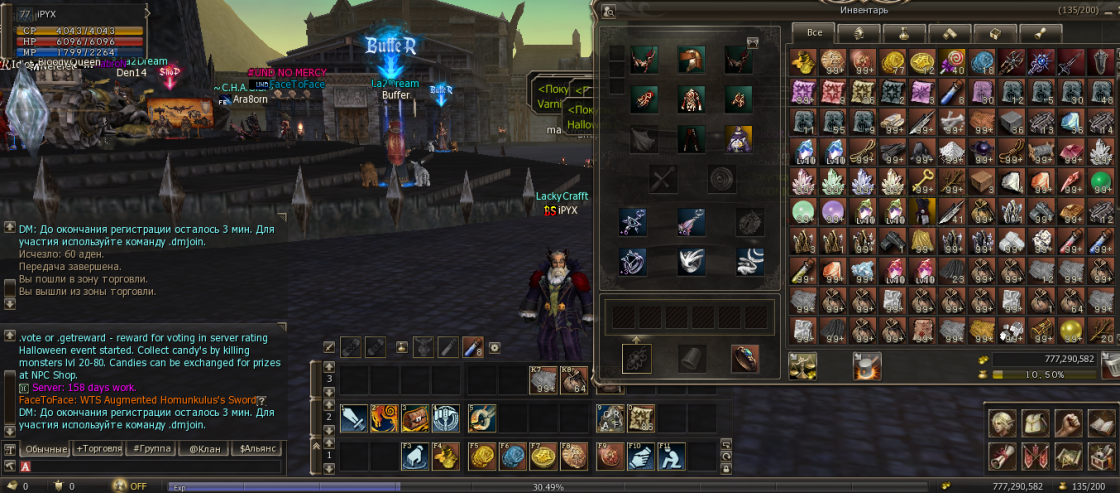Viewport: 1120px width, 493px height.
Task: Switch to the @Клан chat tab
Action: (205, 449)
